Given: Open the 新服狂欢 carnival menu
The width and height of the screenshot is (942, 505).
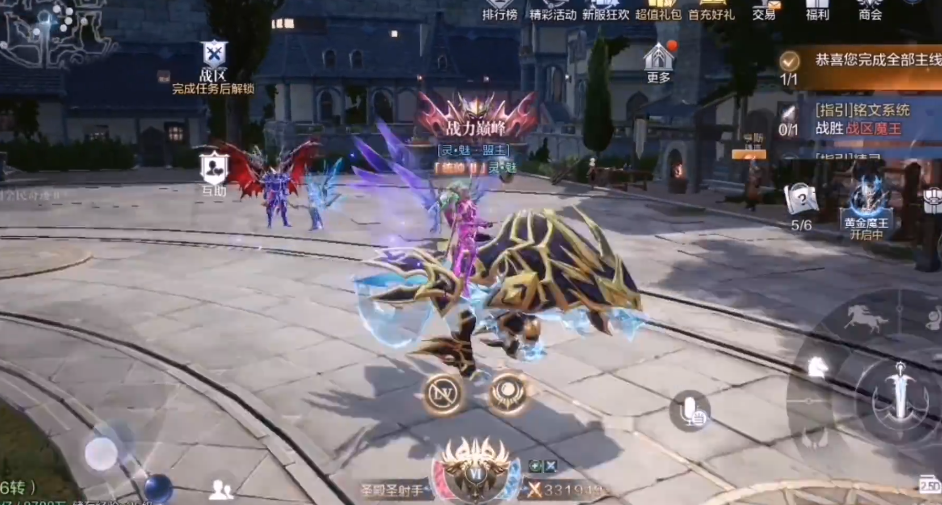Looking at the screenshot, I should pos(606,9).
